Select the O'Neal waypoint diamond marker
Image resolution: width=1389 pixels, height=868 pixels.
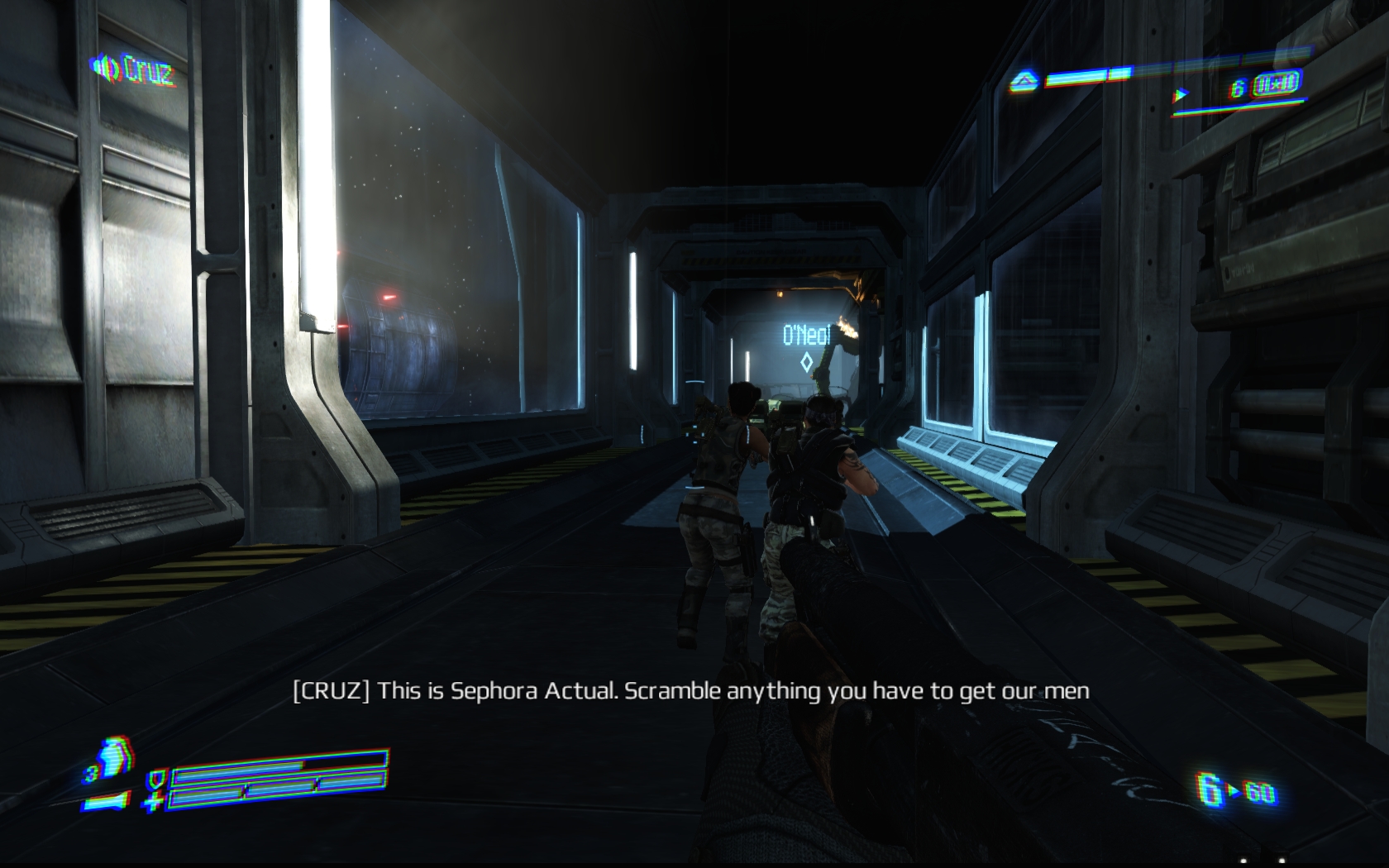pos(806,361)
